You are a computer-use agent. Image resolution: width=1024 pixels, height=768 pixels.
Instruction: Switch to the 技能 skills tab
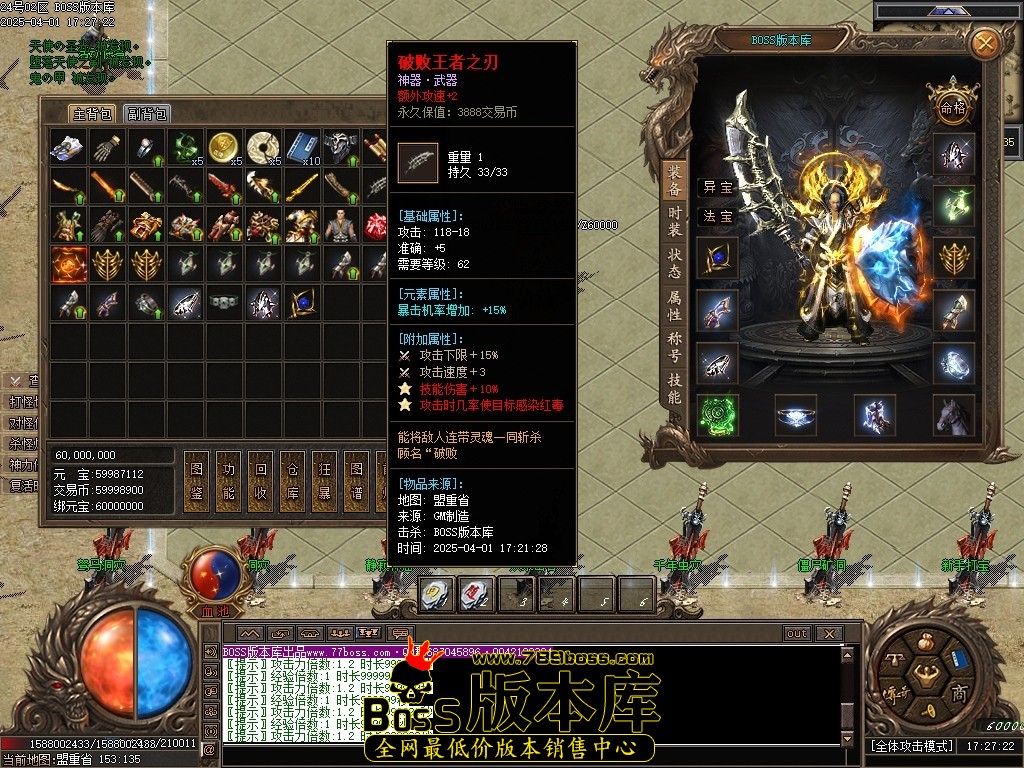675,389
